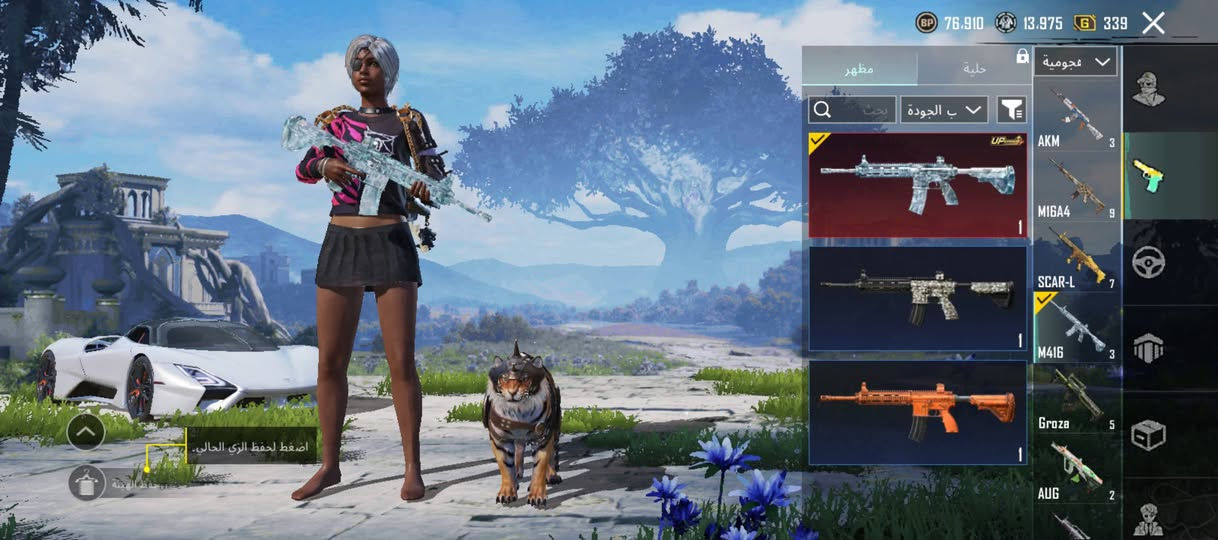The width and height of the screenshot is (1218, 540).
Task: Open the character outfit category icon
Action: point(1148,89)
